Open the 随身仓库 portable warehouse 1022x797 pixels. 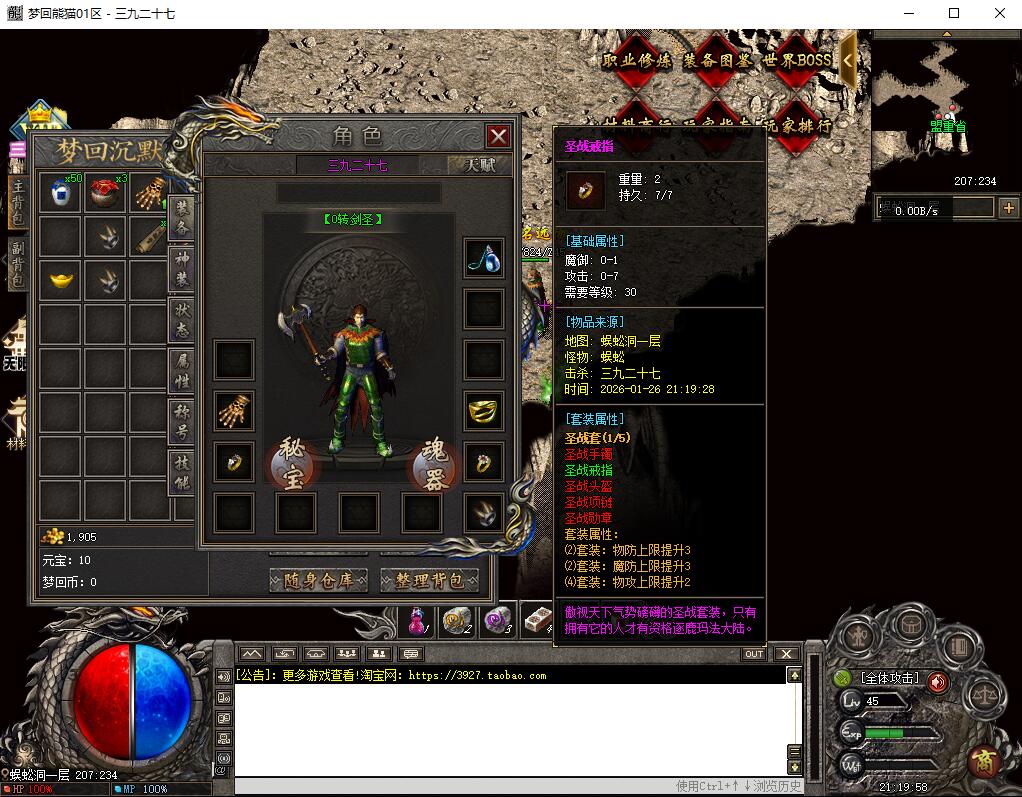pyautogui.click(x=319, y=581)
